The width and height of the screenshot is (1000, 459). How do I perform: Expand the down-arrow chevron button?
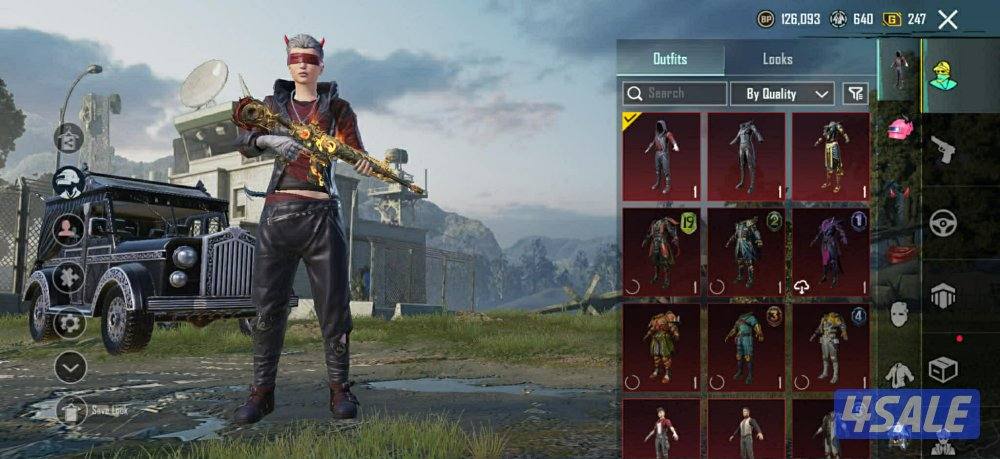[x=70, y=367]
